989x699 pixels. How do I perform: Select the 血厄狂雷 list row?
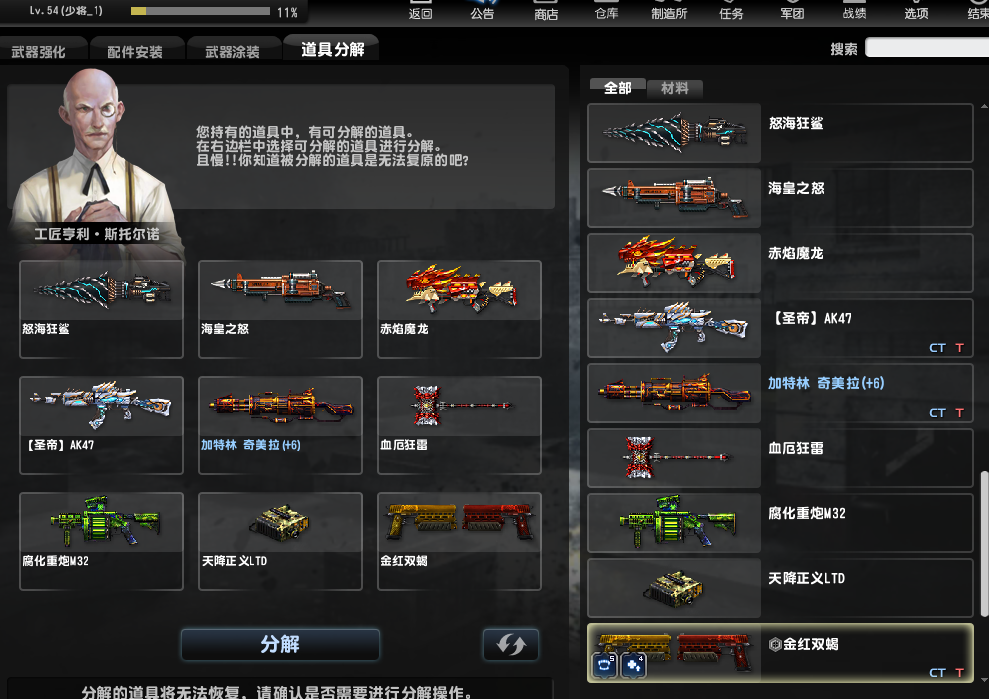tap(780, 458)
